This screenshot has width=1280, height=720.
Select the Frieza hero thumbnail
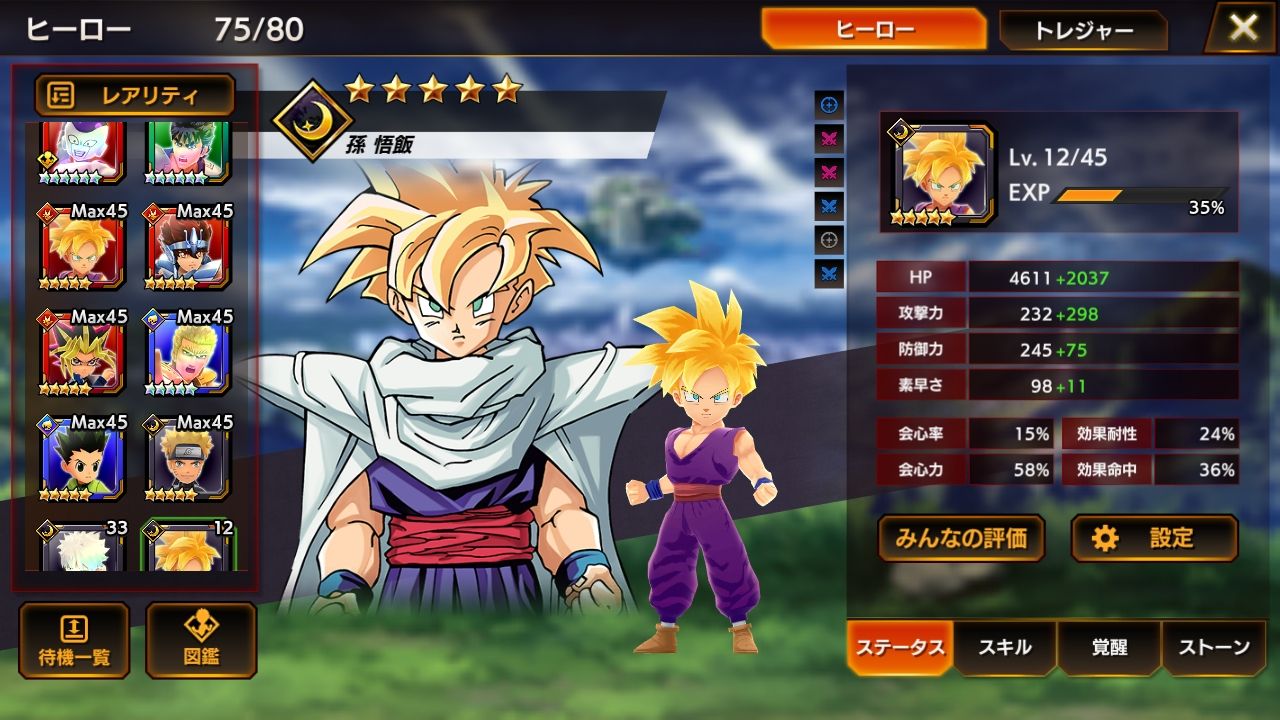83,152
